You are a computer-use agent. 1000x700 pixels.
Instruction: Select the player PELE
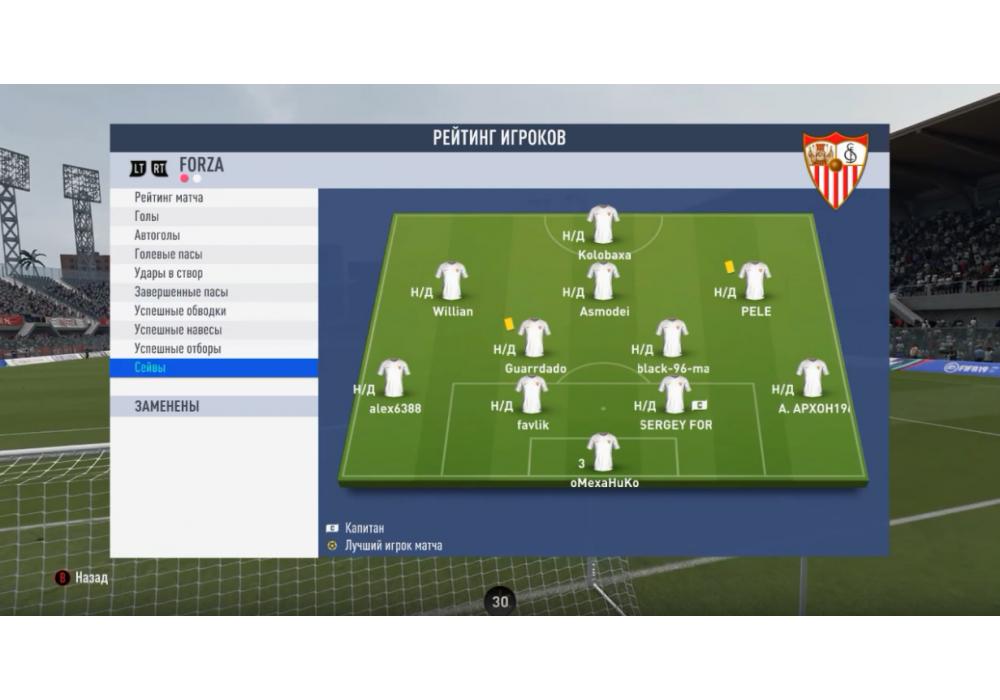755,282
